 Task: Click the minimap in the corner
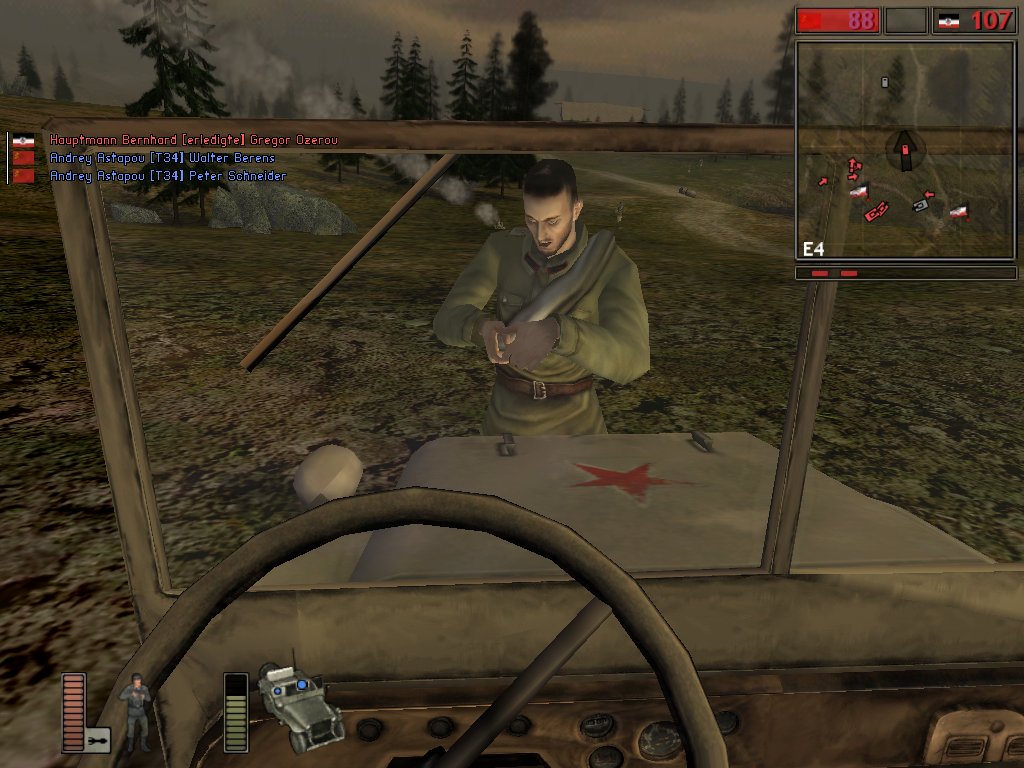point(906,150)
